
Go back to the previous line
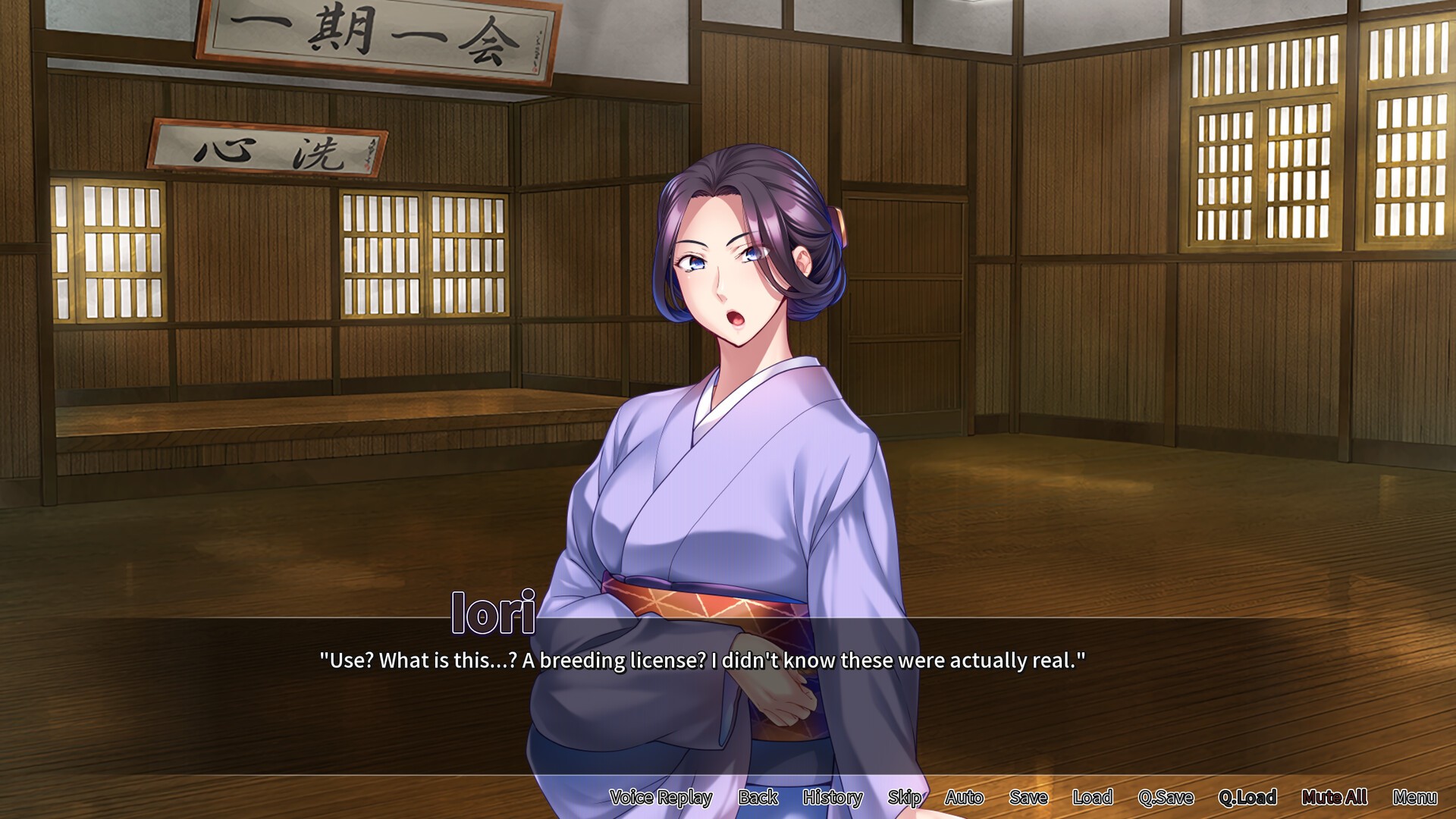758,797
